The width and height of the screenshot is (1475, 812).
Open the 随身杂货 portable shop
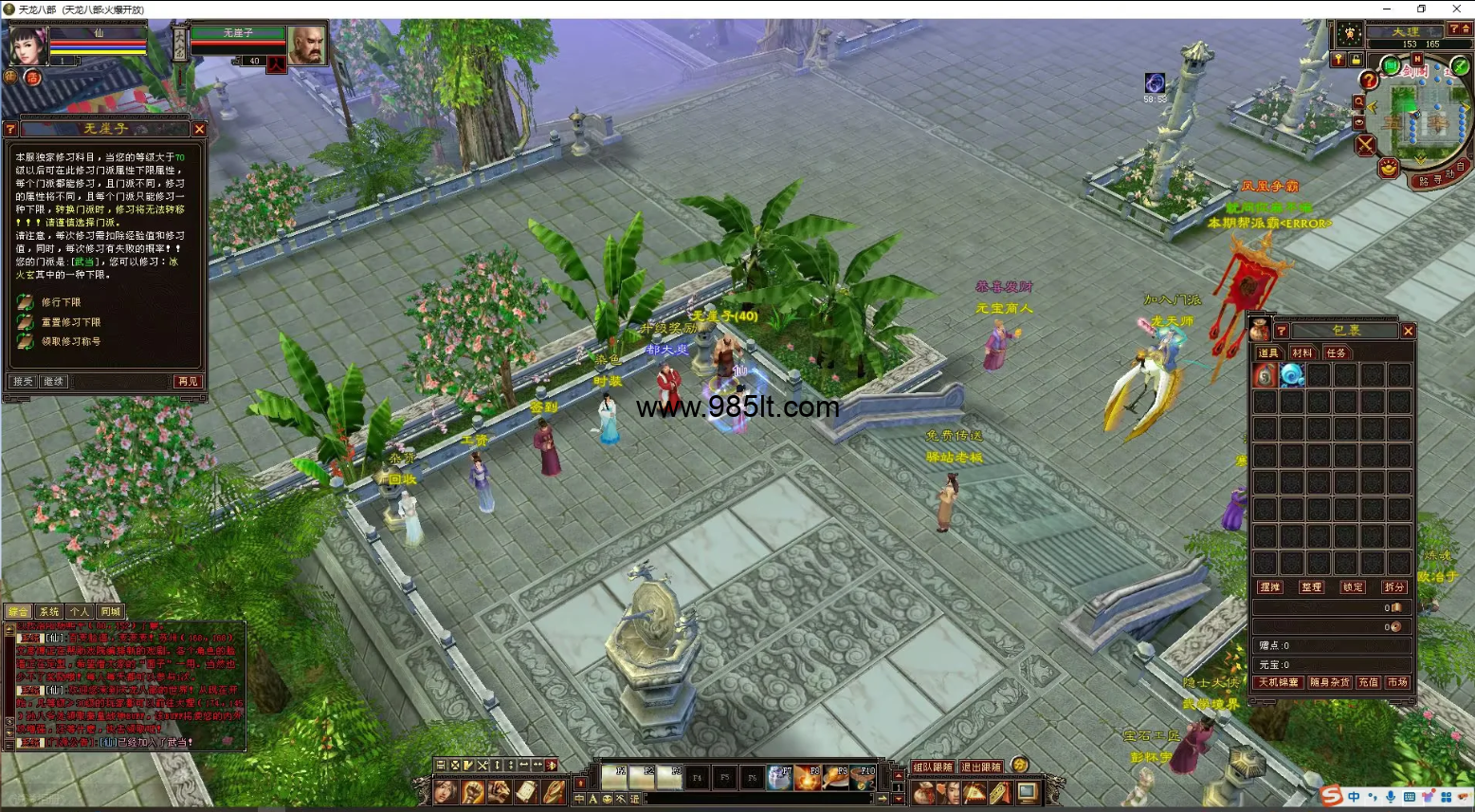point(1330,682)
